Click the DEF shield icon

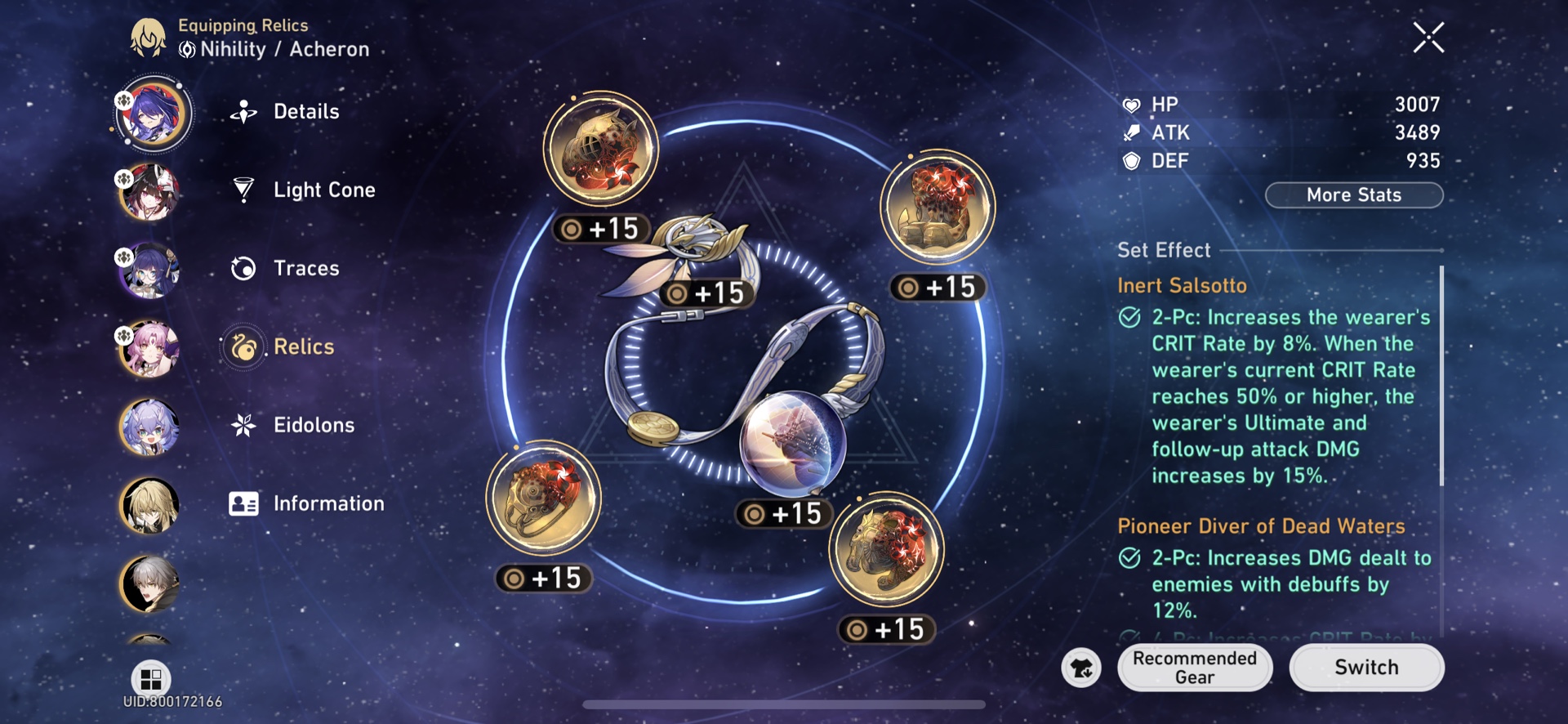1131,161
